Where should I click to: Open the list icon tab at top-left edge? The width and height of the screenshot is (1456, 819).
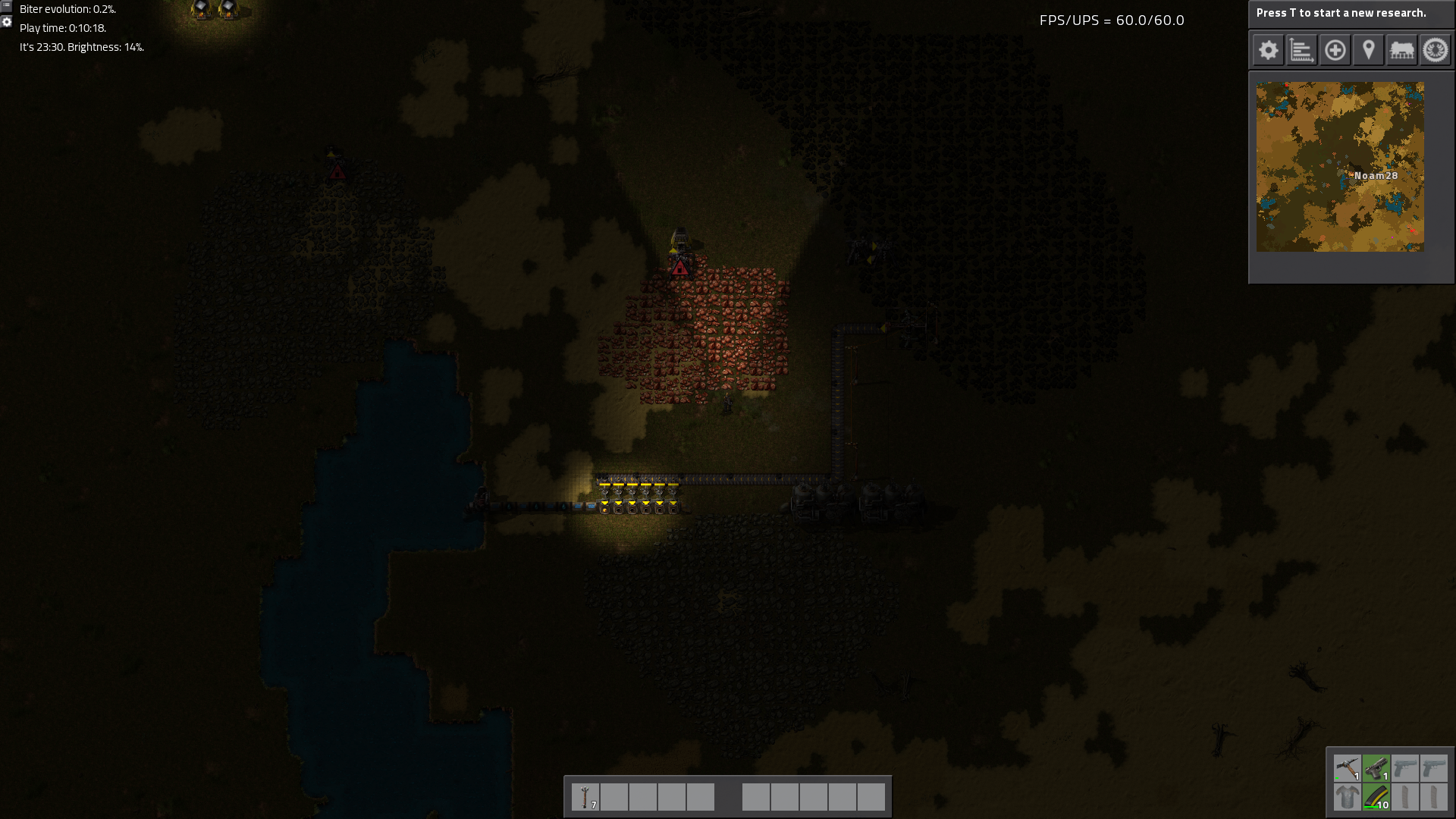coord(6,5)
